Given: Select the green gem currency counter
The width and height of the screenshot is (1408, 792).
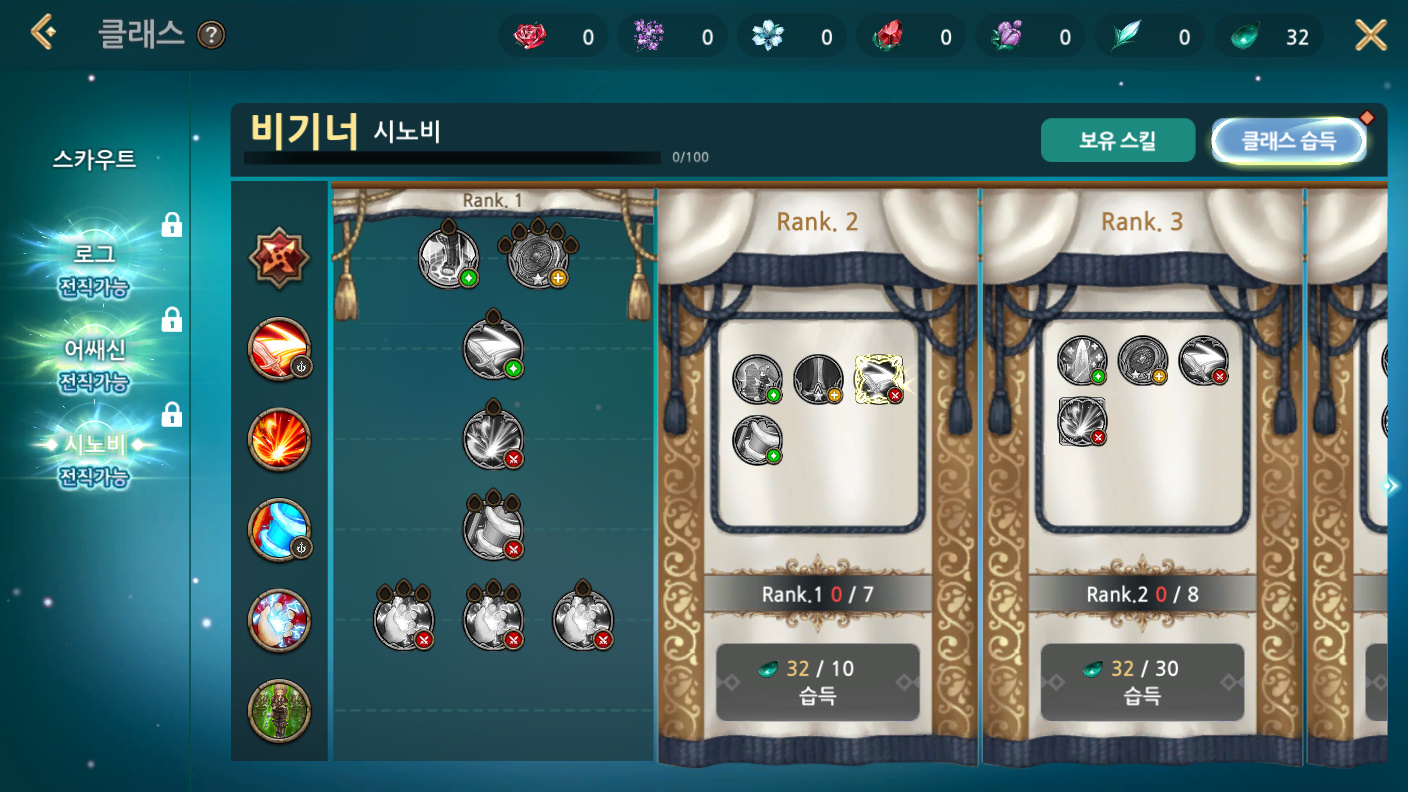Looking at the screenshot, I should click(x=1270, y=37).
